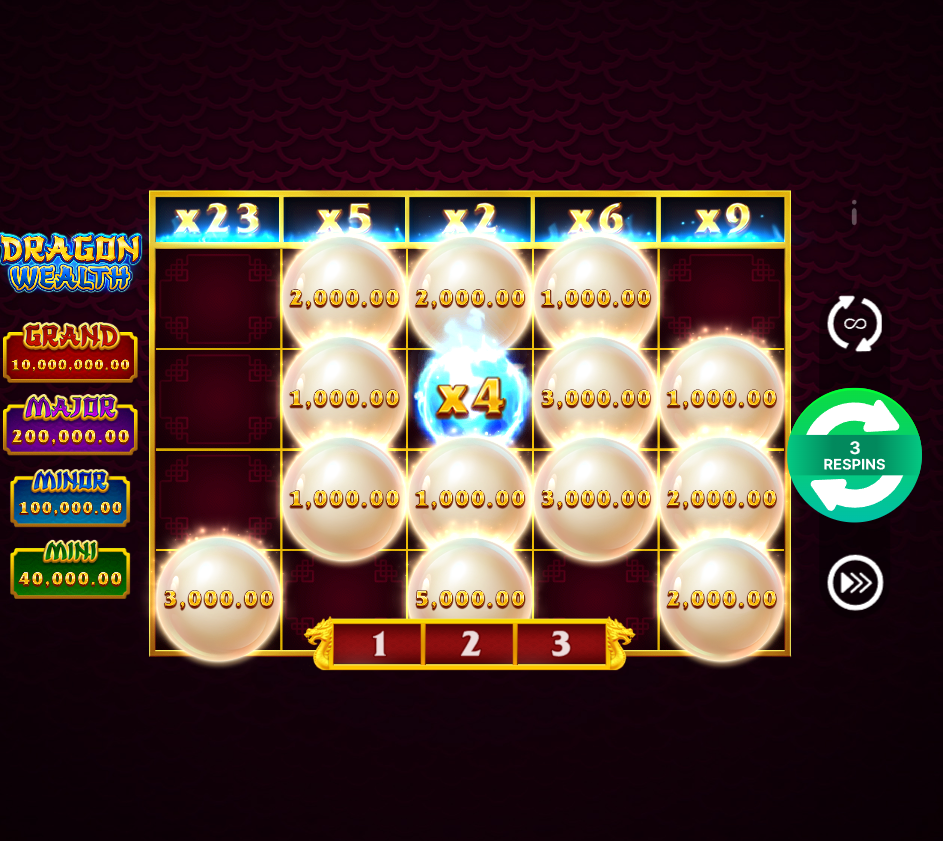Click the green respins spin button
Screen dimensions: 943x841
(x=854, y=455)
